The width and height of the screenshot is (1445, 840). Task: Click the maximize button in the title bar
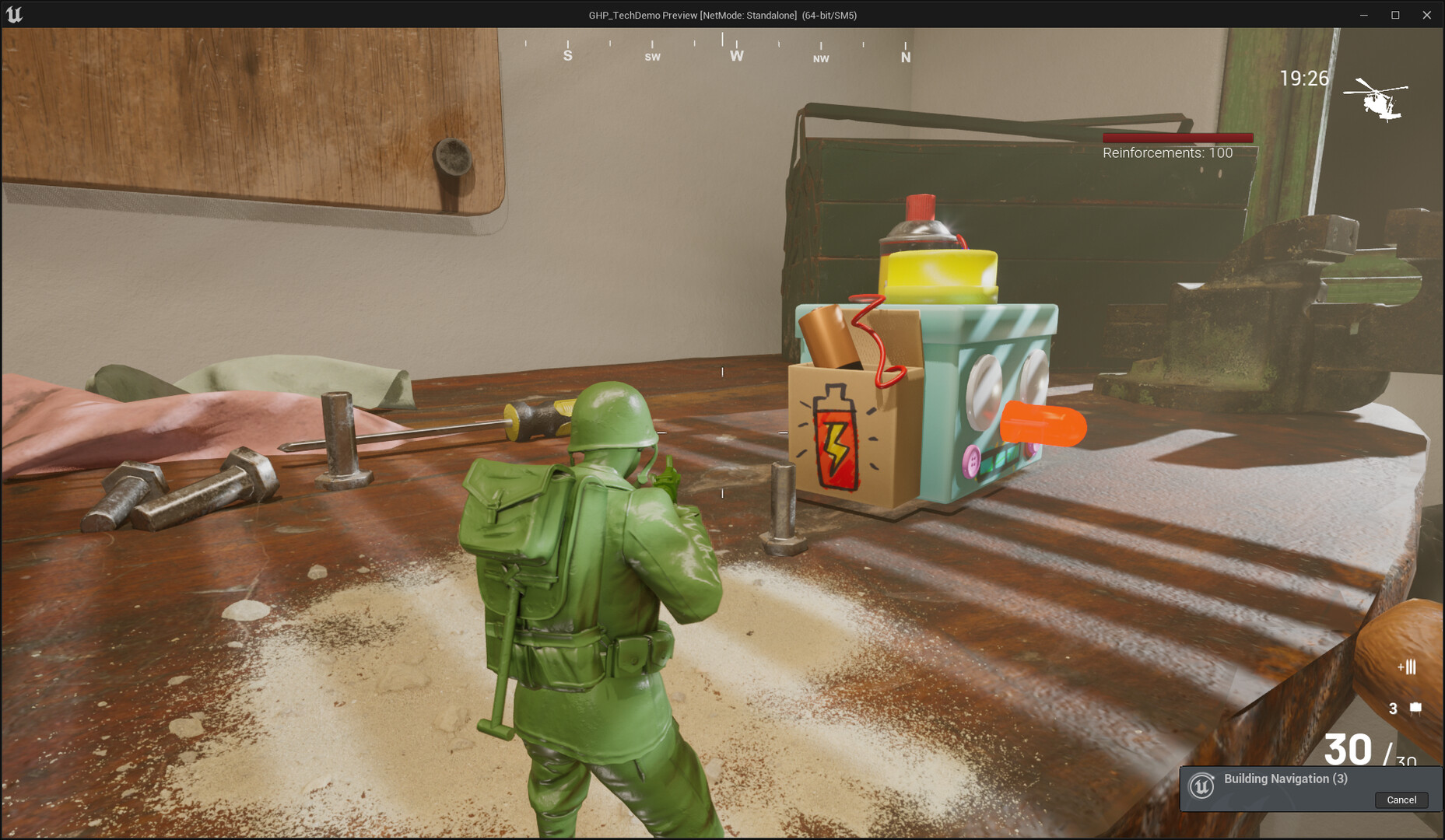(x=1394, y=14)
